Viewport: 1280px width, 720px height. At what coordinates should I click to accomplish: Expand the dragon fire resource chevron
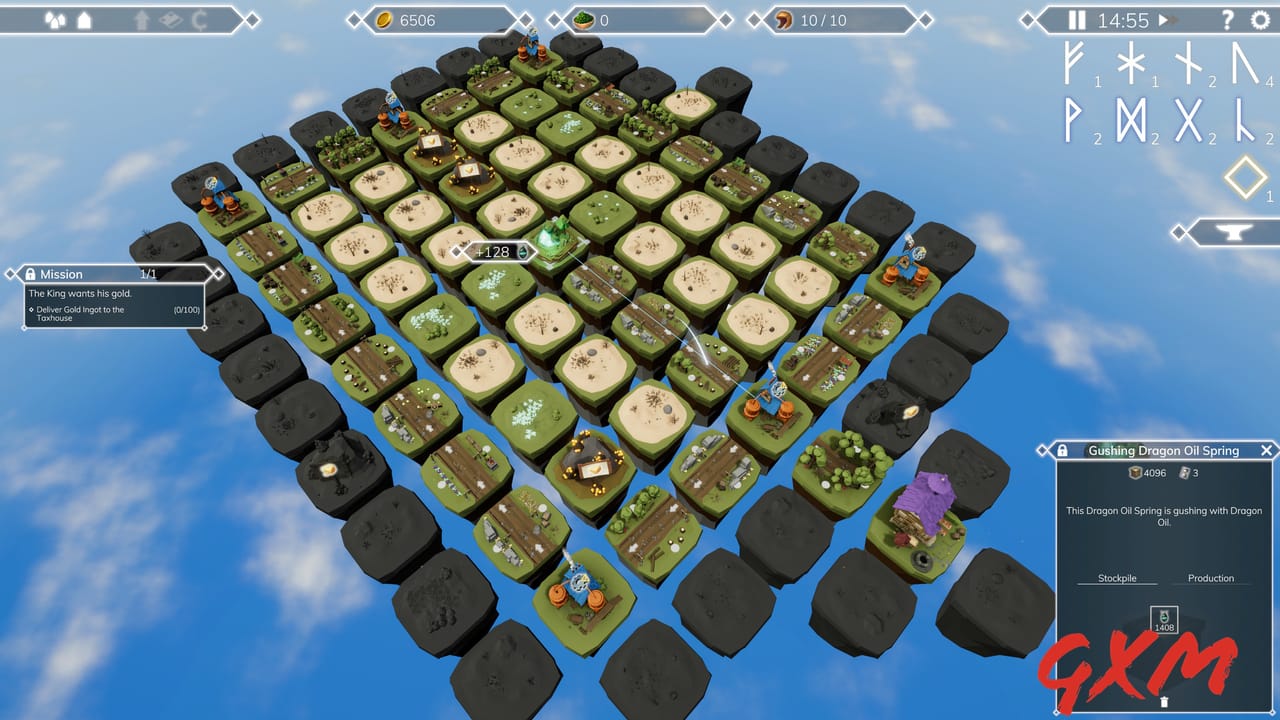click(928, 18)
